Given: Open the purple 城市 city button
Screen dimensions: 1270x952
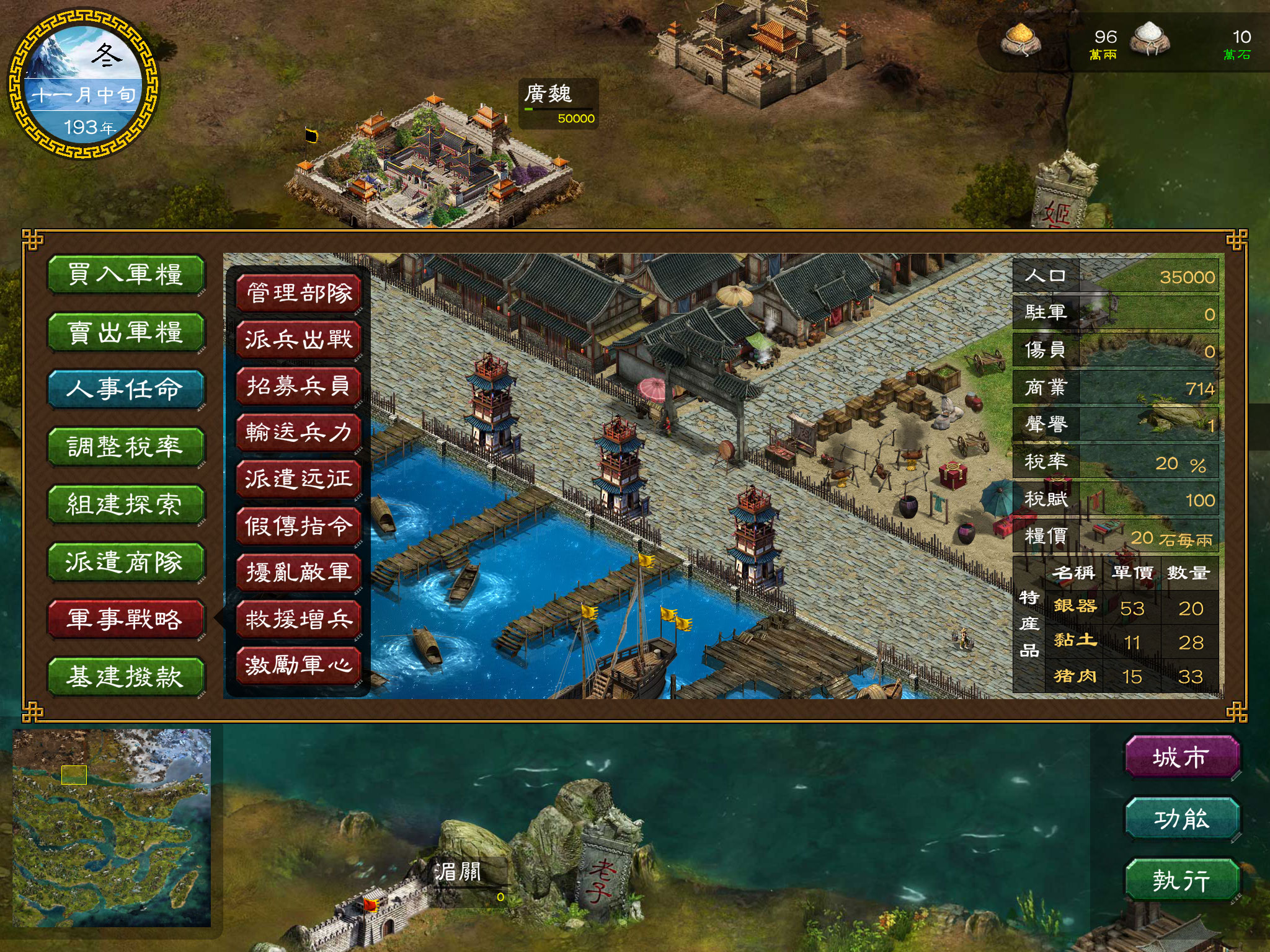Looking at the screenshot, I should [1181, 757].
